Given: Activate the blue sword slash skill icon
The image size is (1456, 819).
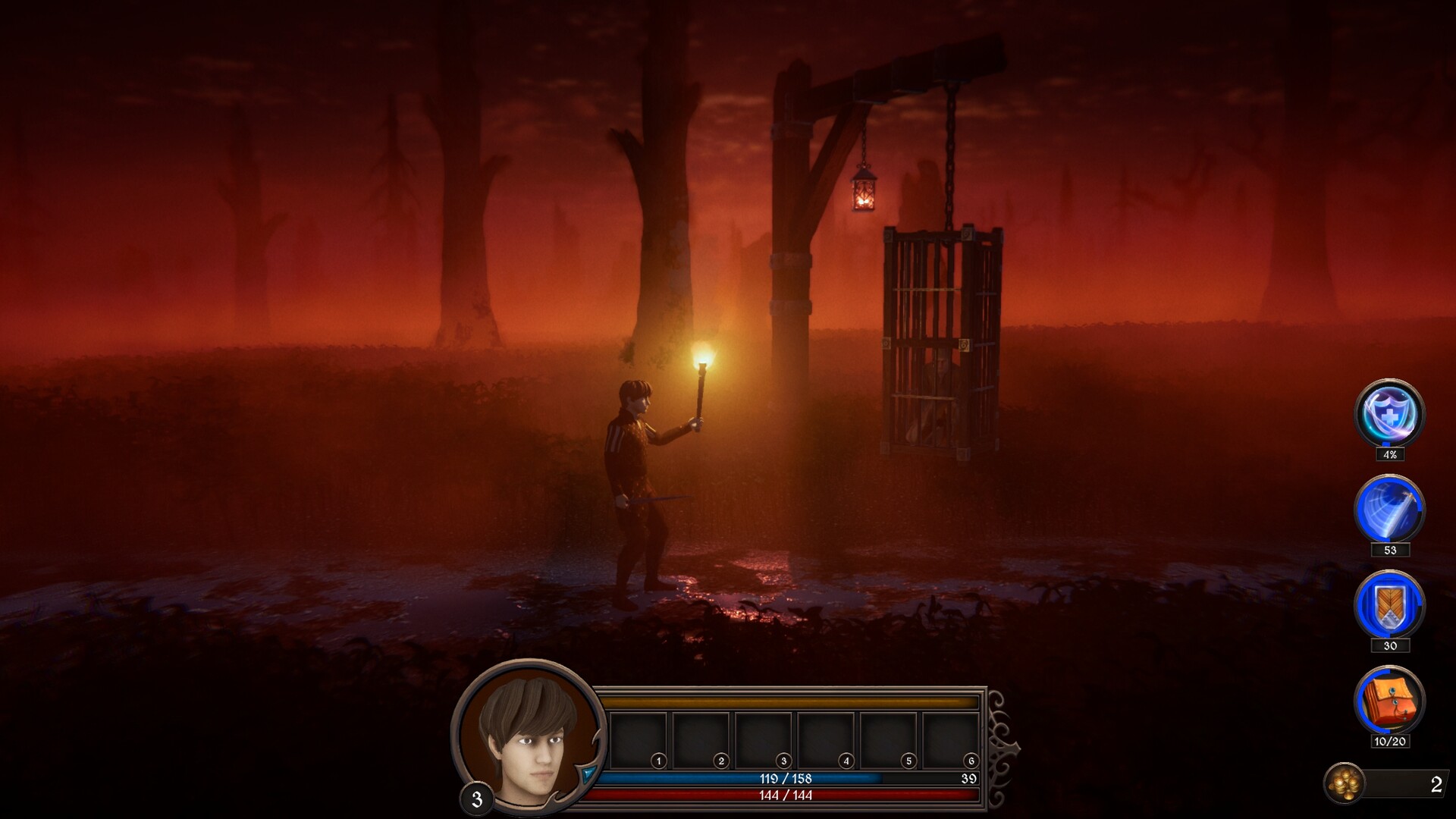Looking at the screenshot, I should (1389, 509).
